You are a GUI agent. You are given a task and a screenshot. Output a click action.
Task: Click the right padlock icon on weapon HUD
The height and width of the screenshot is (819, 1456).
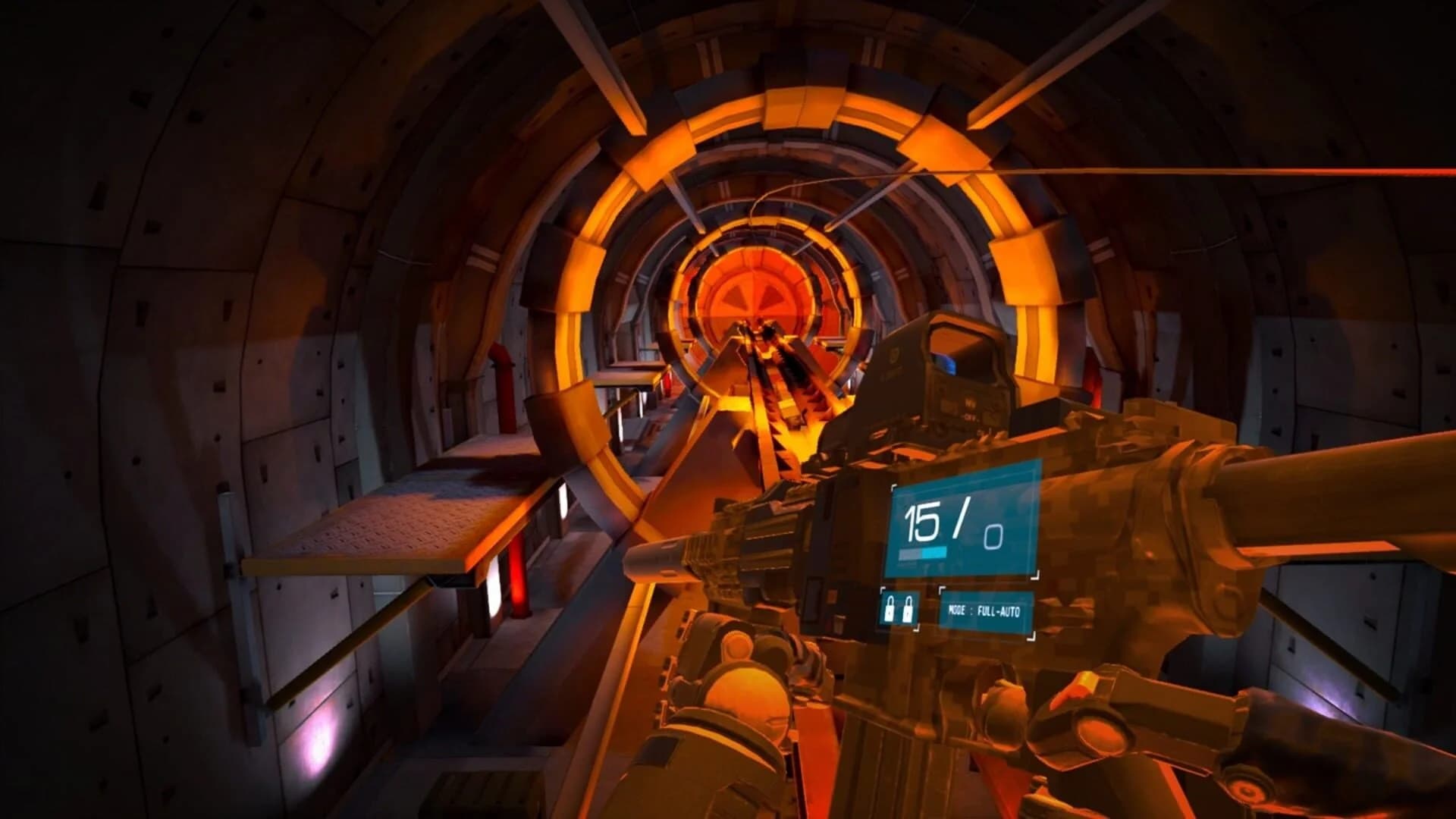[908, 610]
